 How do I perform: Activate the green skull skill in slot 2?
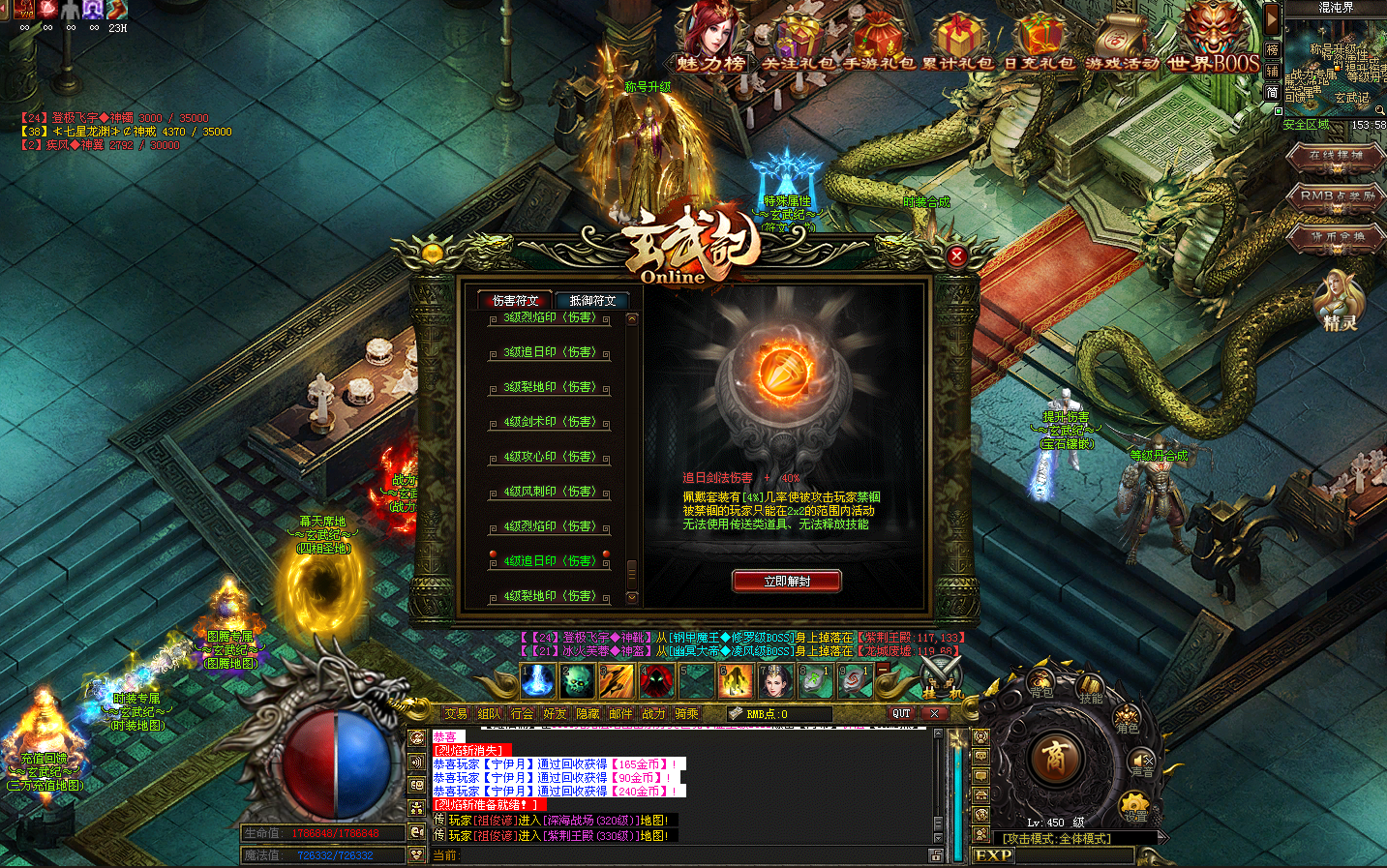pyautogui.click(x=578, y=681)
